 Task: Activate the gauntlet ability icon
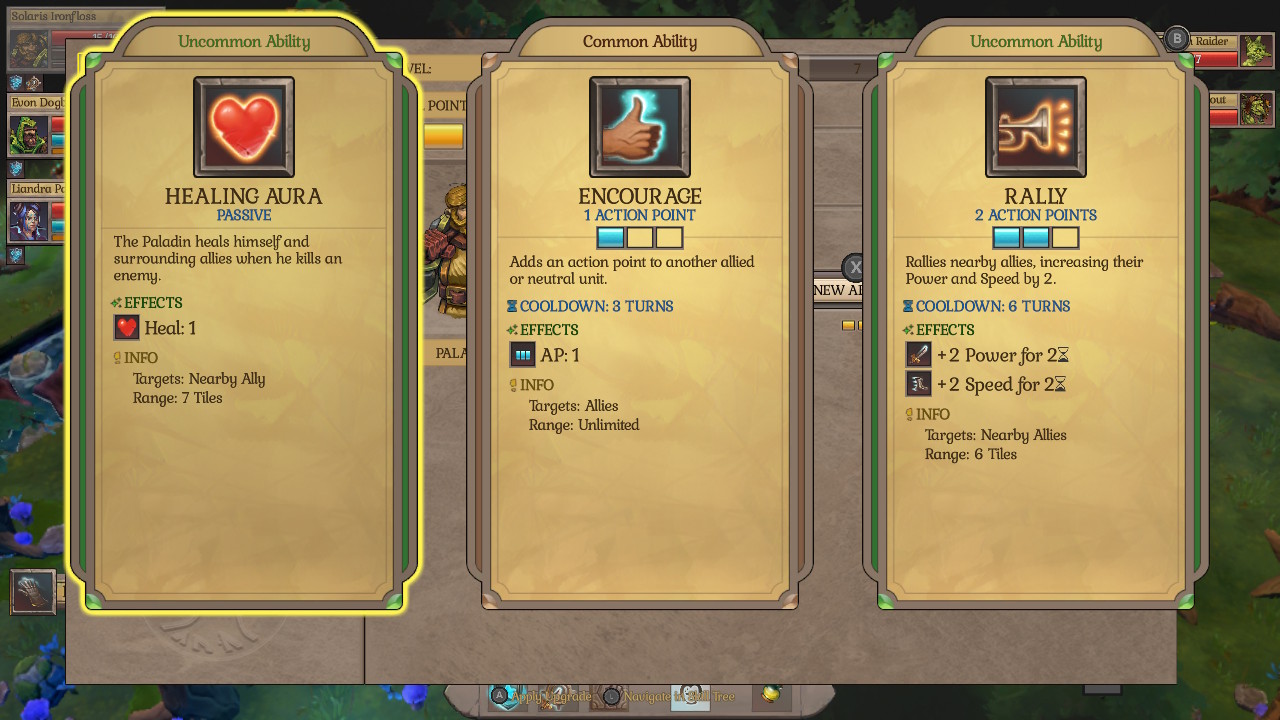[33, 591]
